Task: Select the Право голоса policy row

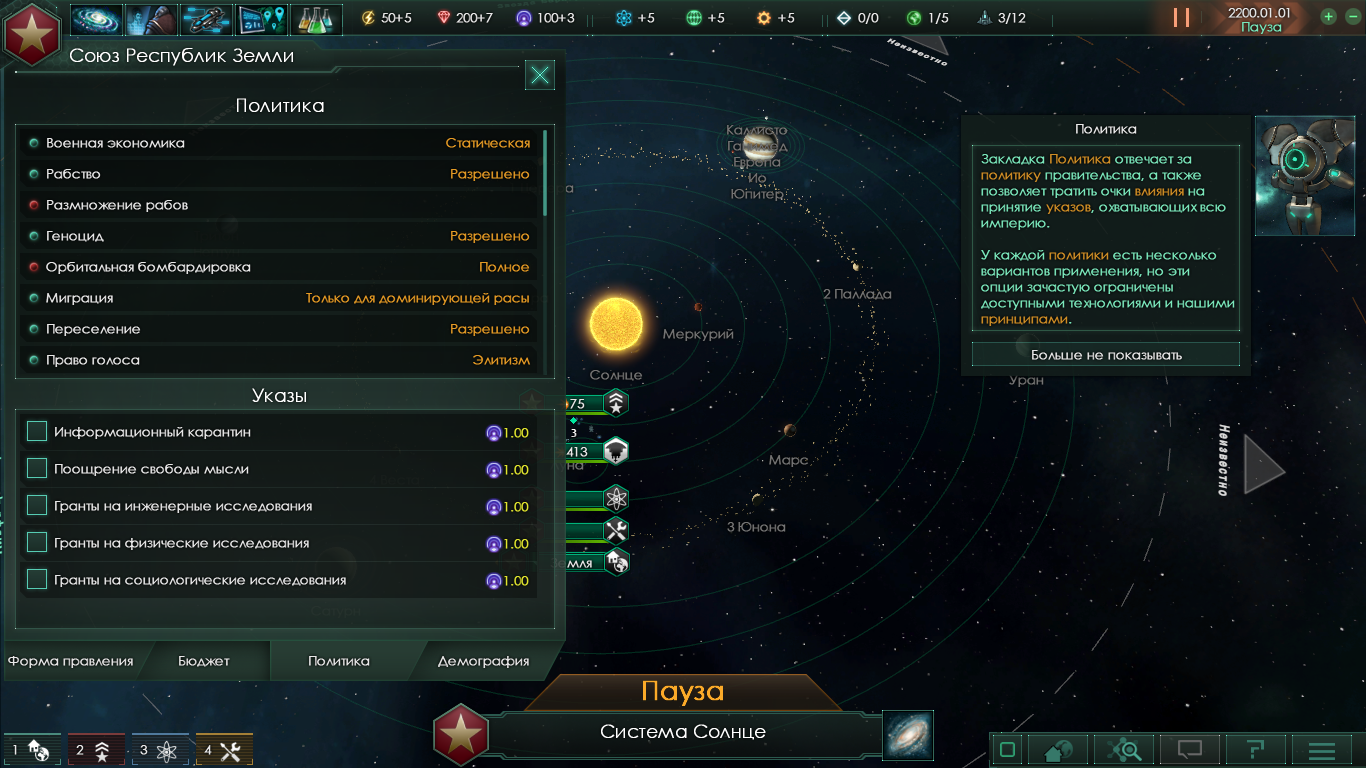Action: click(280, 360)
